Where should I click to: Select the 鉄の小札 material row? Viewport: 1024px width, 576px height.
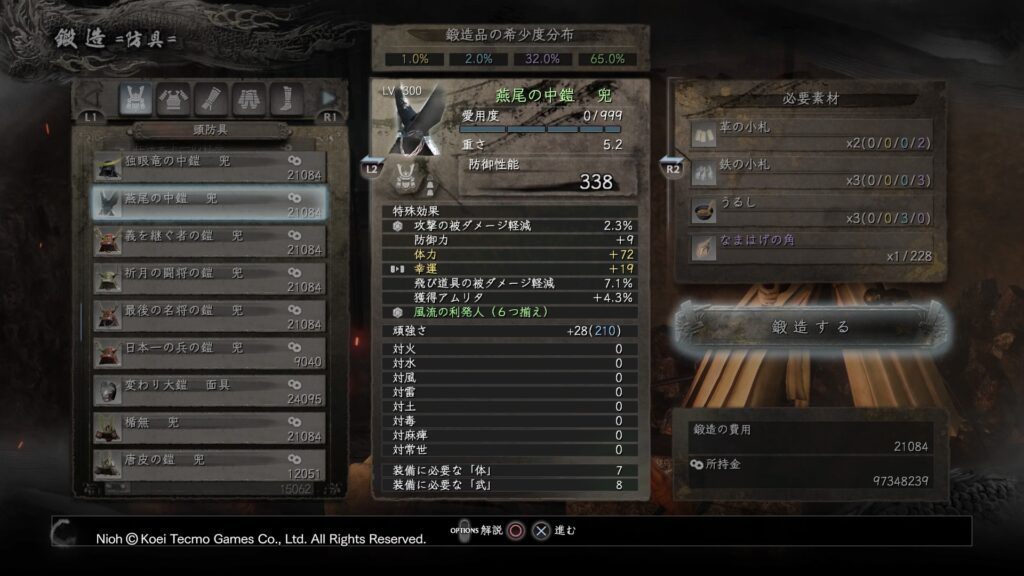coord(810,171)
